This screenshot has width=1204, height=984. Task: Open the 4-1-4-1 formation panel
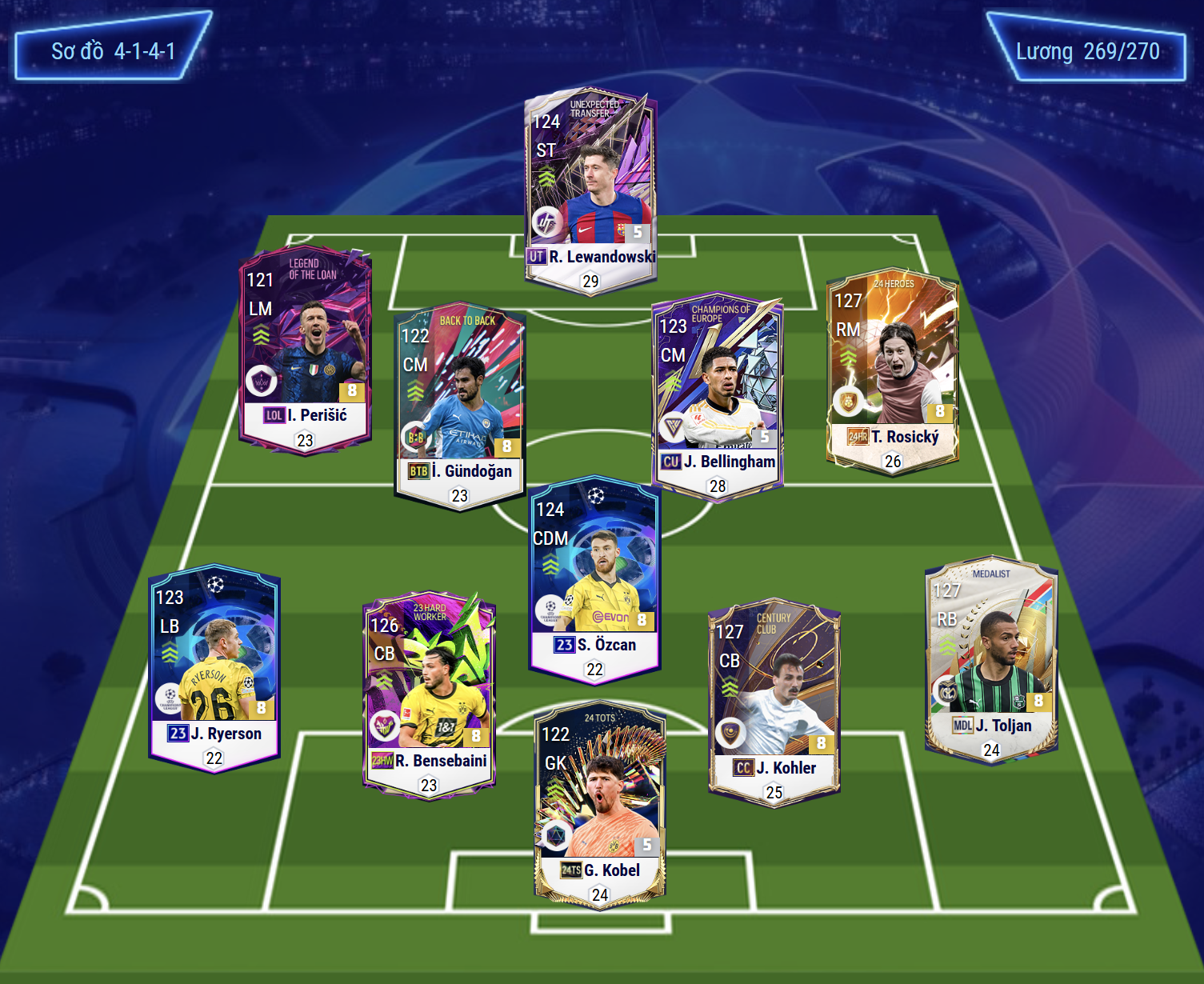coord(113,51)
